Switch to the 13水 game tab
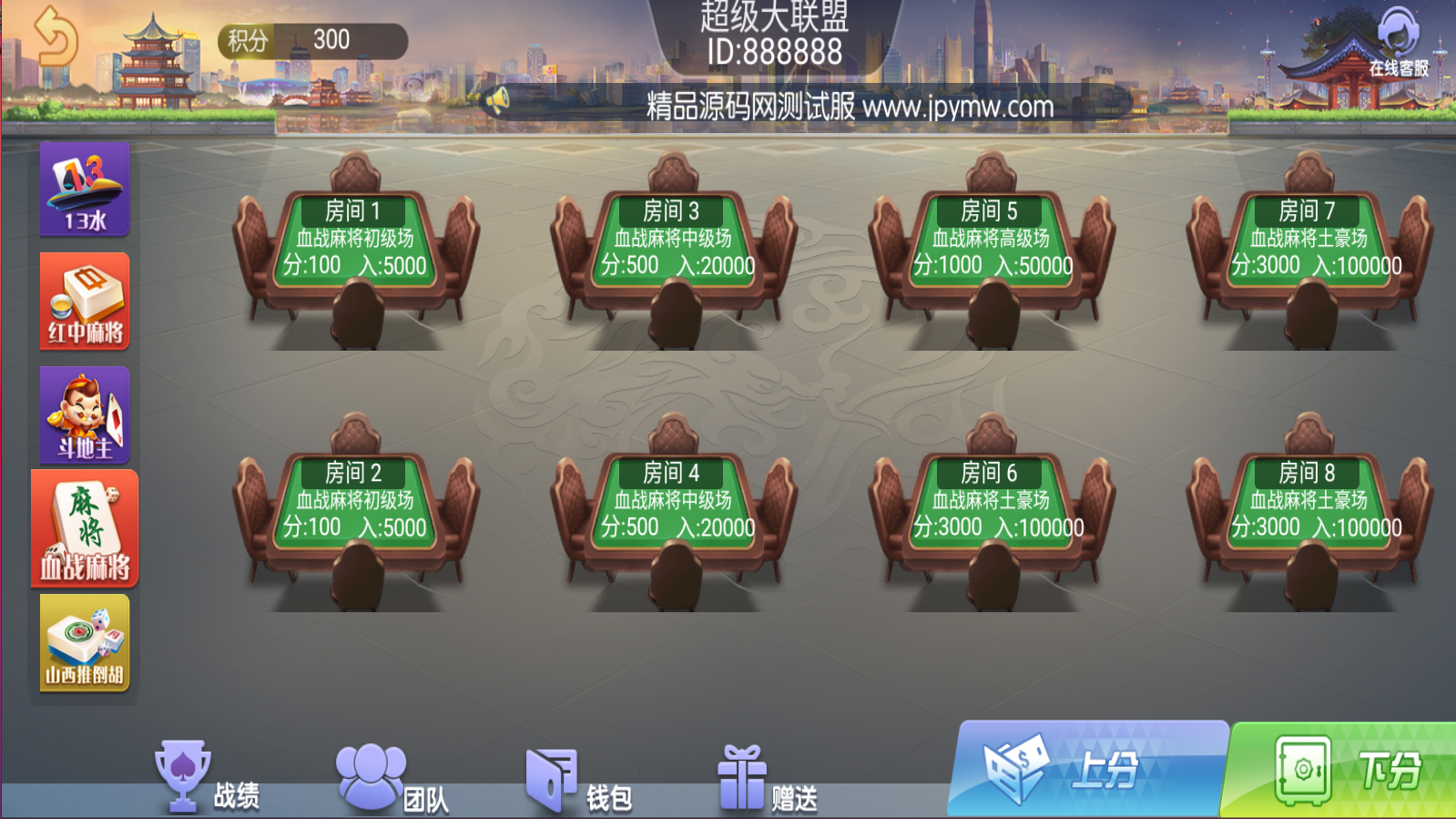The image size is (1456, 819). 85,190
